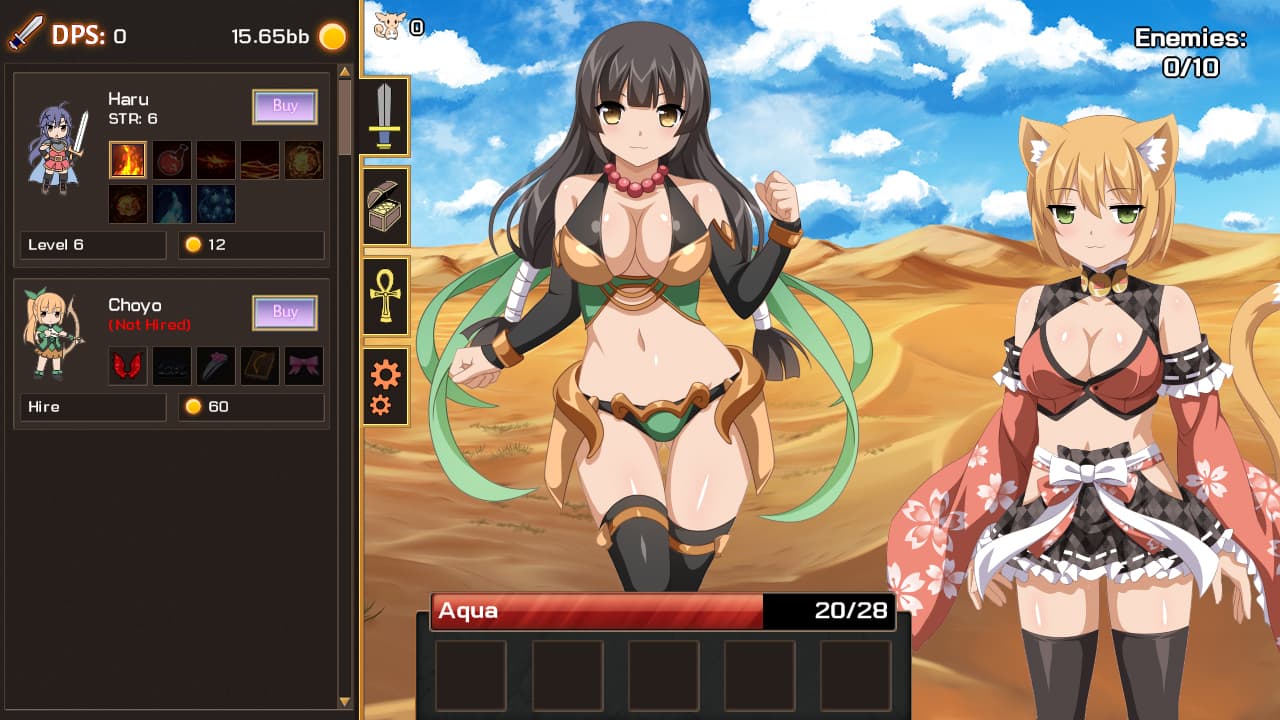Click Choyo's harp skill icon
1280x720 pixels.
tap(259, 365)
